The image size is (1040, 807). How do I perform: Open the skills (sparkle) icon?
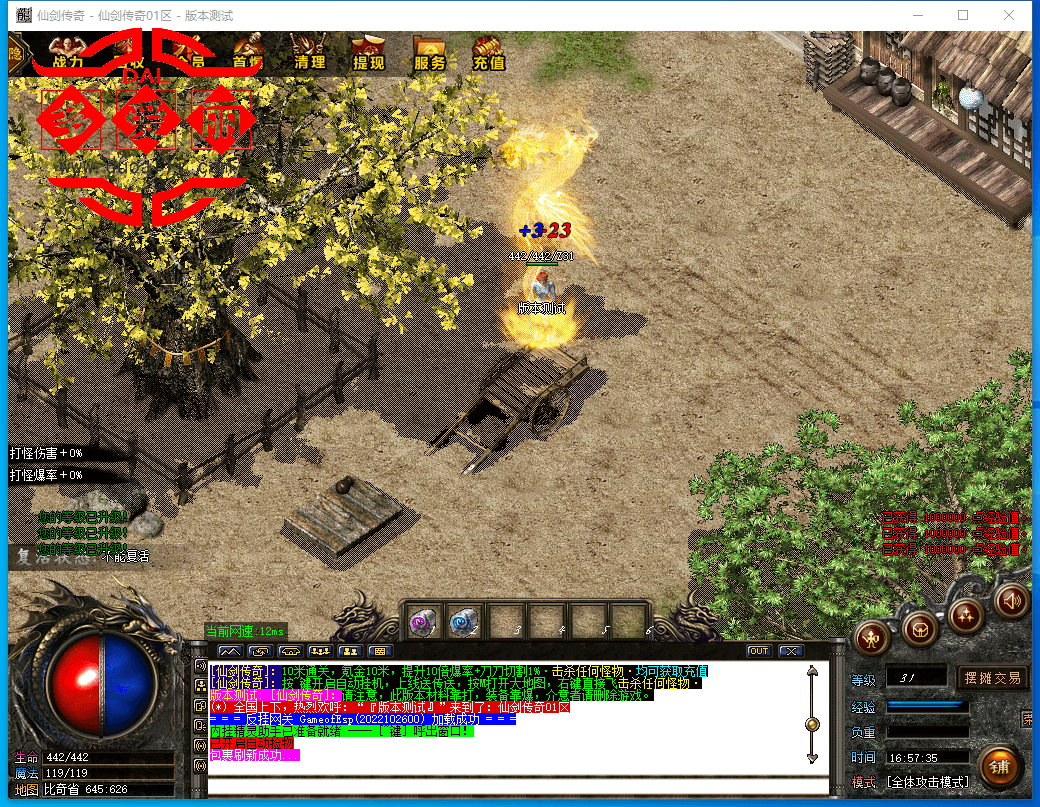pyautogui.click(x=967, y=612)
